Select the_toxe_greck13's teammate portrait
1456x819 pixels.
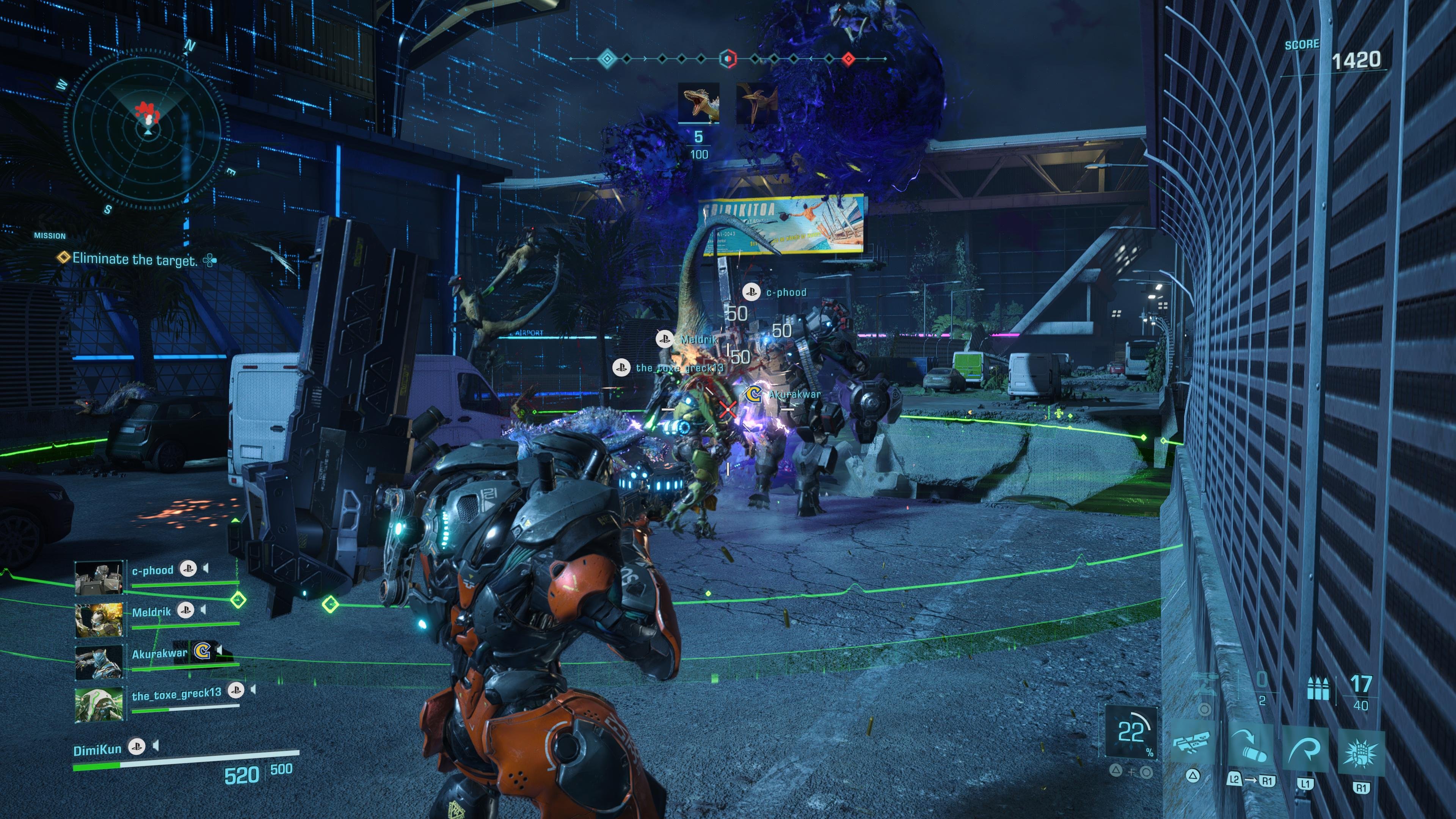coord(99,704)
